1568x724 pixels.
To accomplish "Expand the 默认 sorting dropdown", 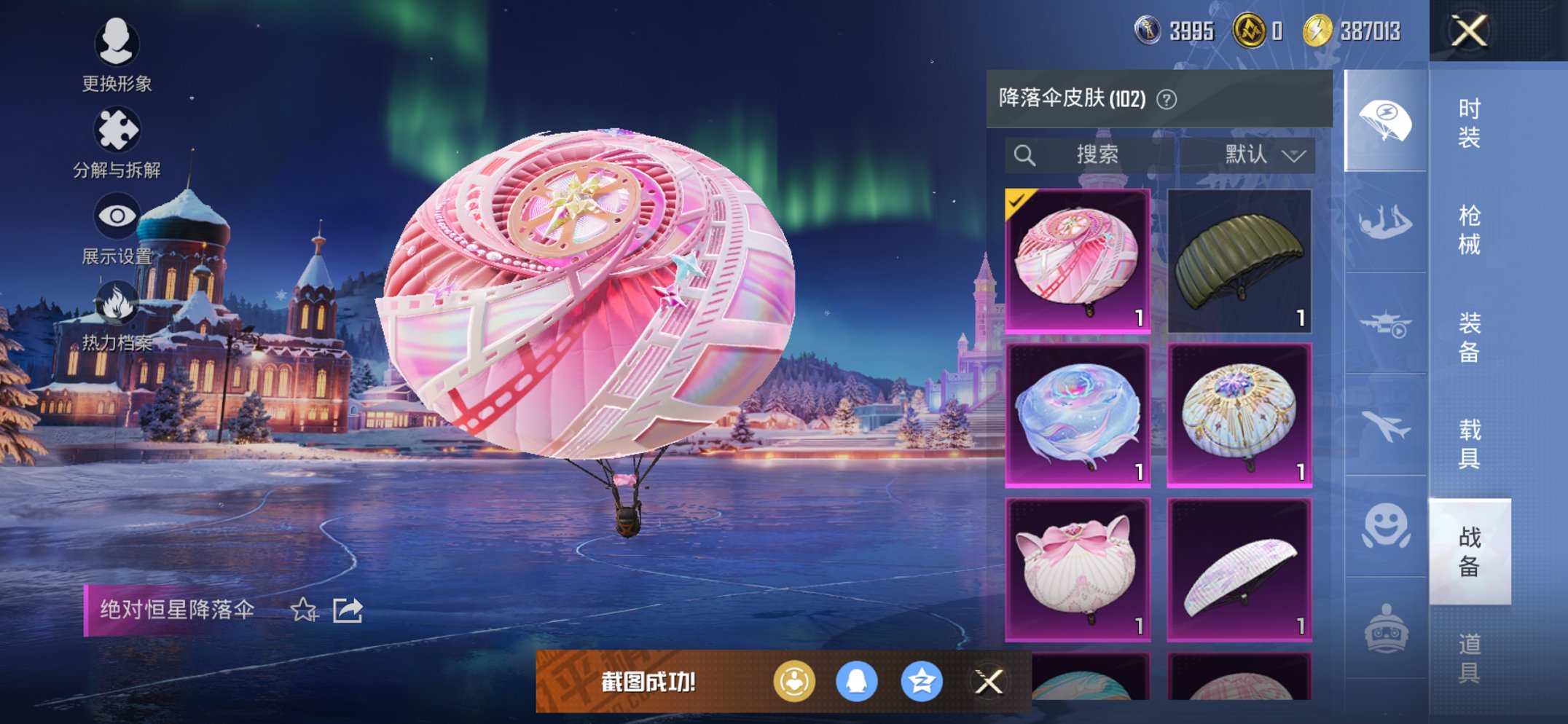I will point(1261,154).
